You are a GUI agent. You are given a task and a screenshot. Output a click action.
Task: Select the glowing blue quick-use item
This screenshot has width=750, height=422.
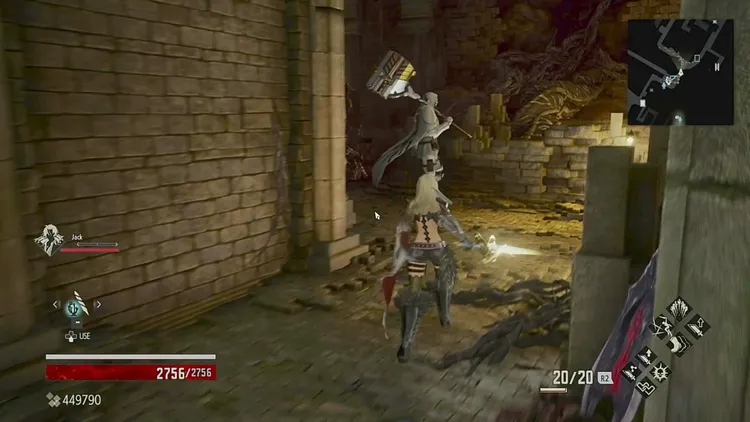pyautogui.click(x=76, y=307)
